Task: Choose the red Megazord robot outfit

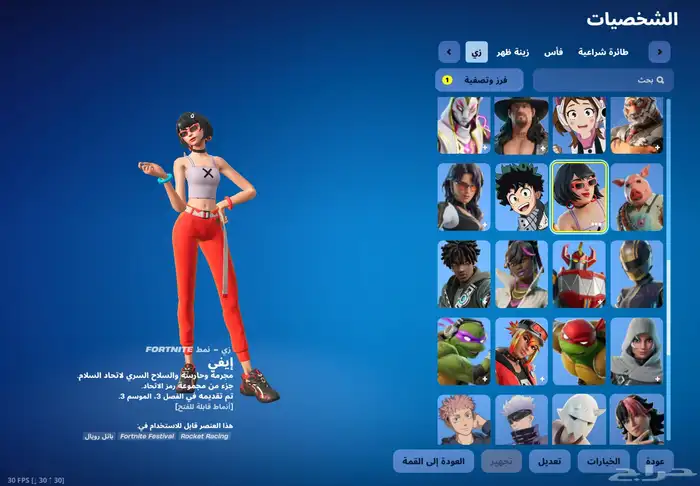Action: pos(579,274)
